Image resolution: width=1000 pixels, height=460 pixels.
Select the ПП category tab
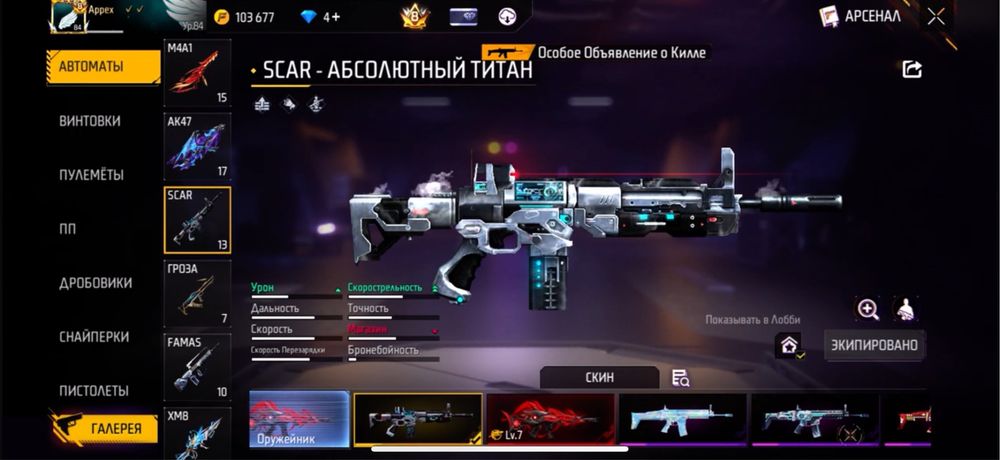click(68, 229)
